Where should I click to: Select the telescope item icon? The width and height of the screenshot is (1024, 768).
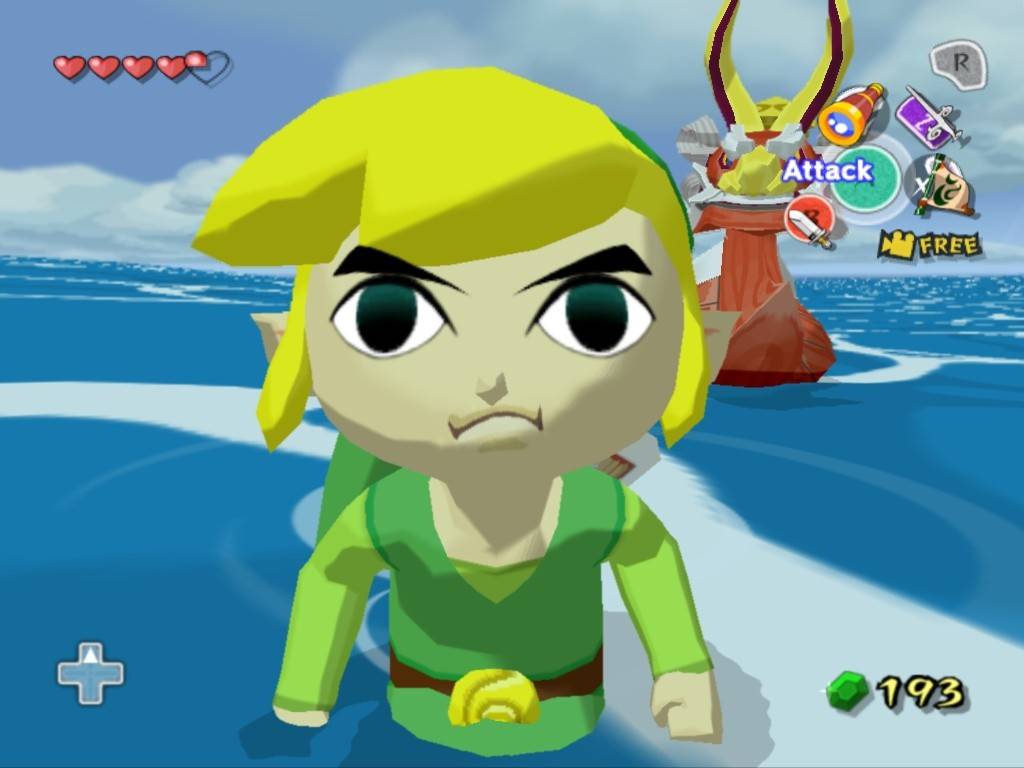(x=851, y=114)
